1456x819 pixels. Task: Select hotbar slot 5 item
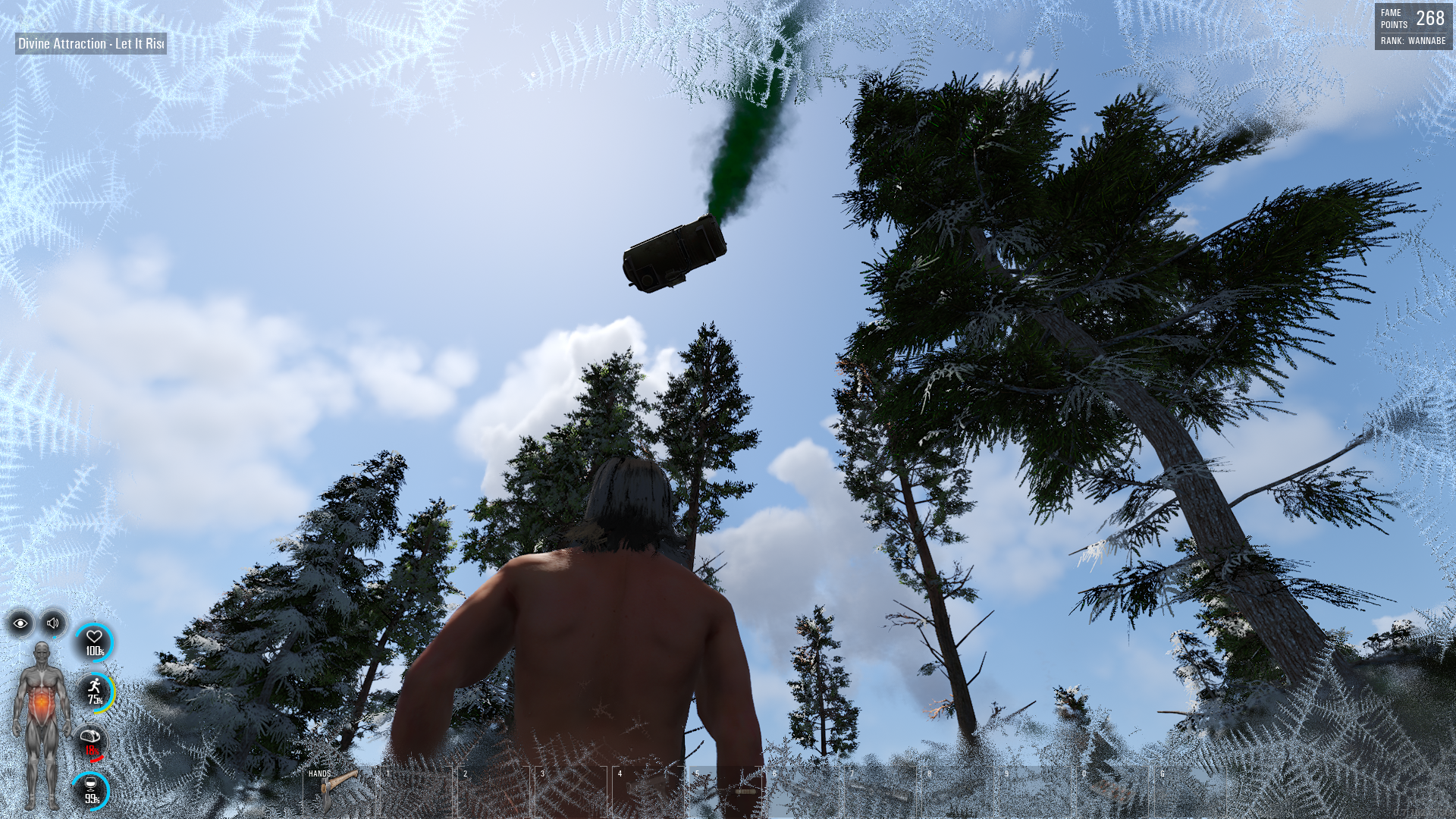(725, 791)
